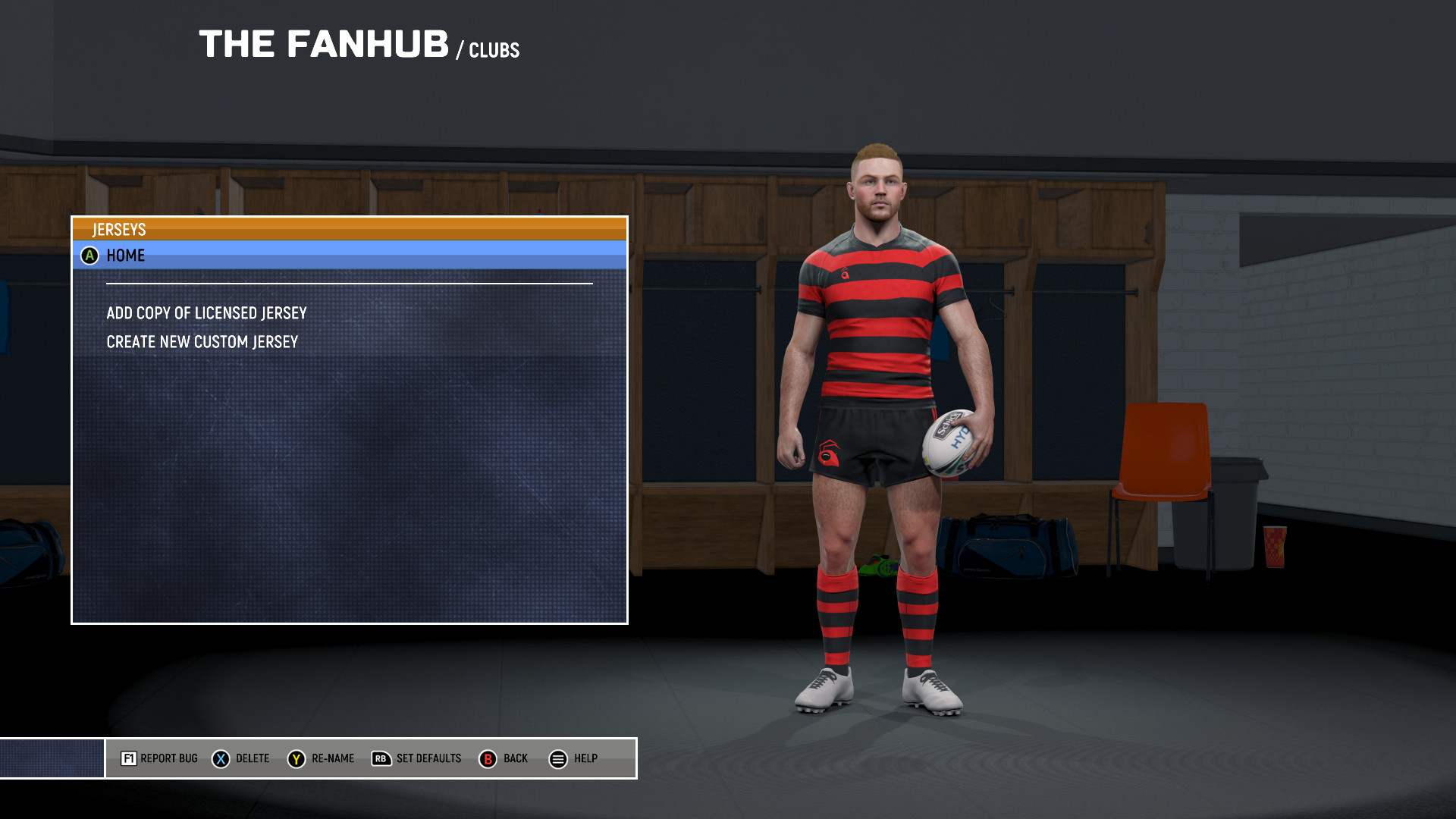Click the F1 Report Bug icon
This screenshot has height=819, width=1456.
129,758
